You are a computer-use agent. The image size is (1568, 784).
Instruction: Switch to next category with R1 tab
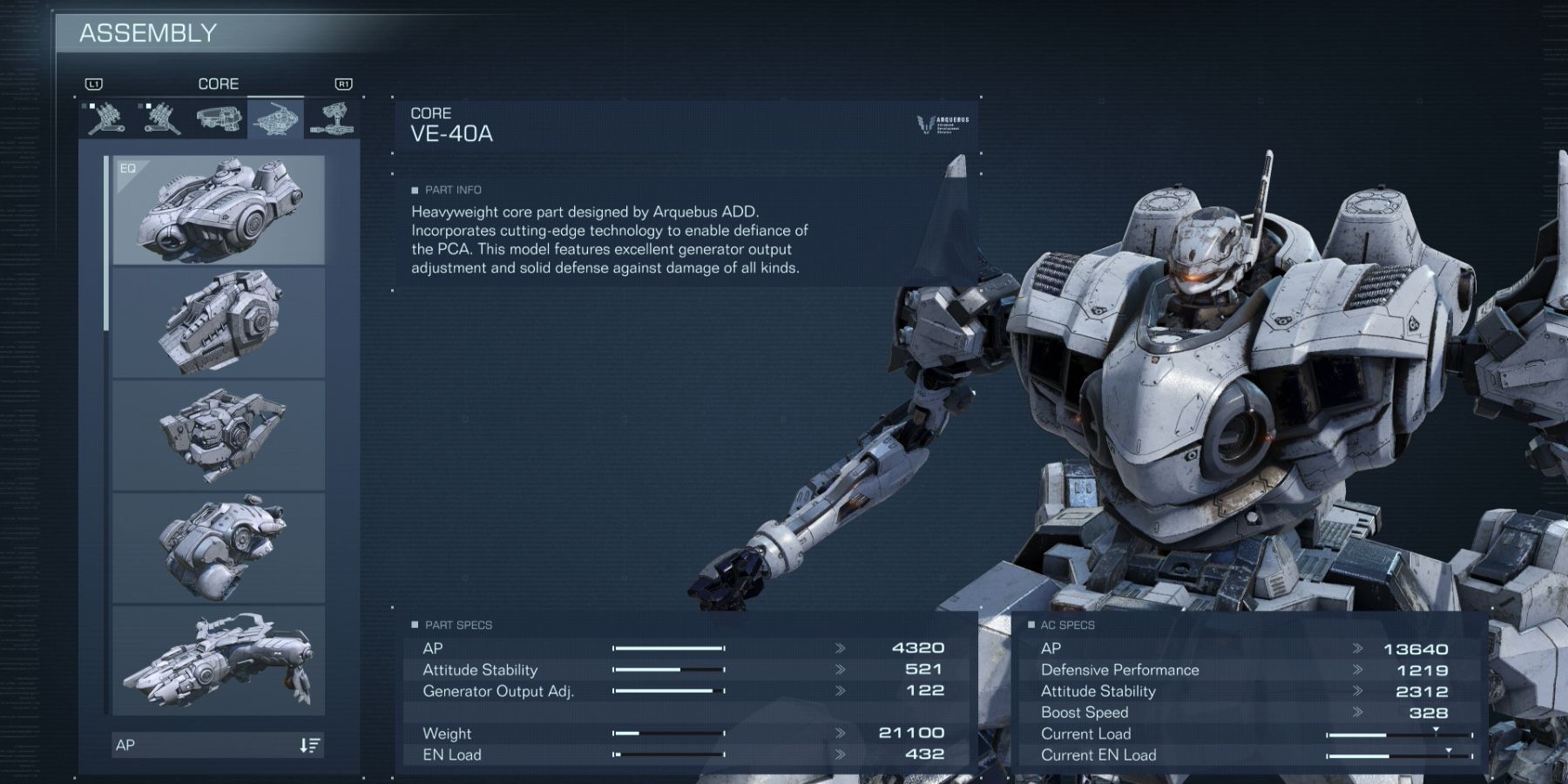(x=343, y=84)
